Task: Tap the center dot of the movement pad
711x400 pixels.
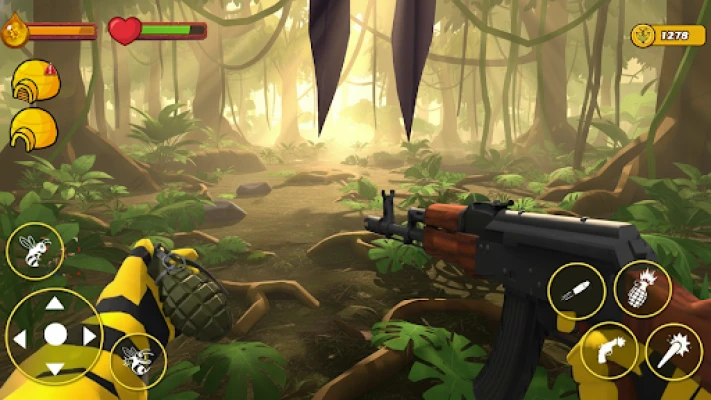Action: (x=55, y=335)
